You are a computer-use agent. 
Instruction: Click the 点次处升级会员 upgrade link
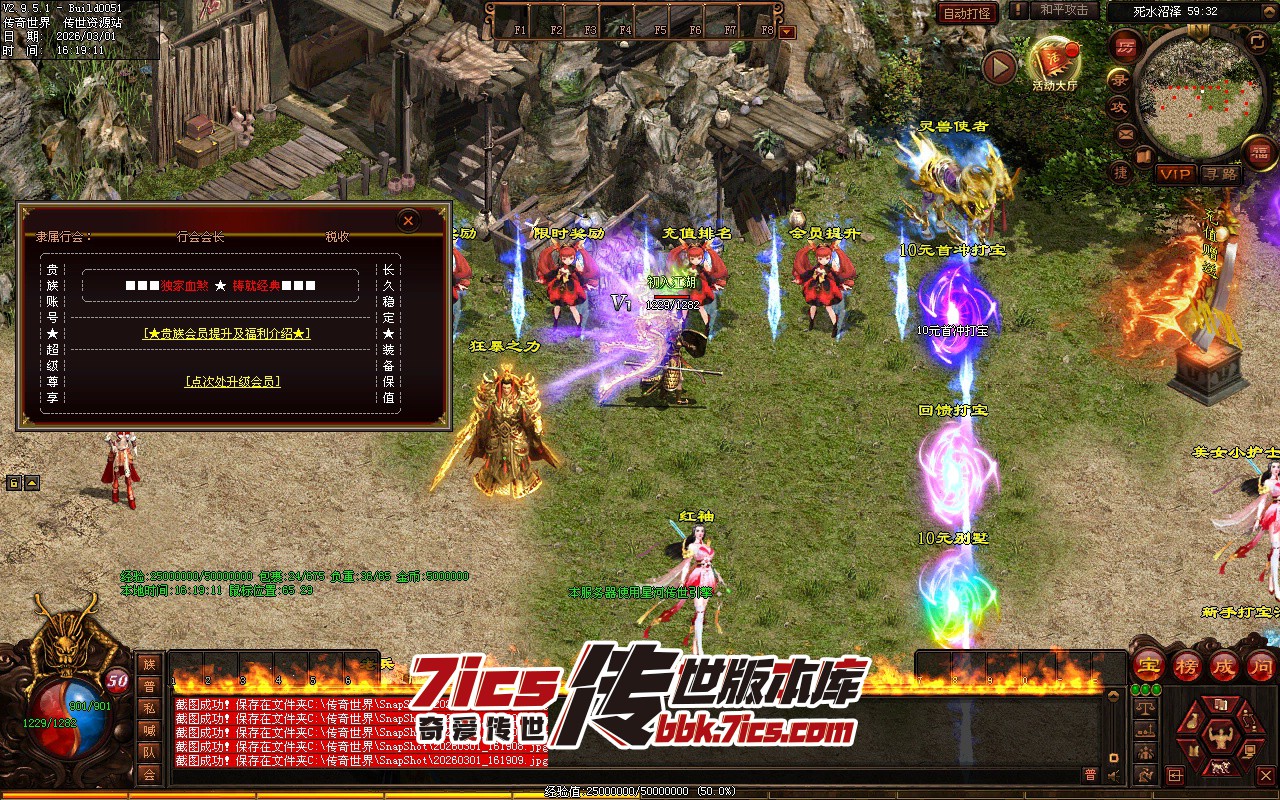pos(232,381)
